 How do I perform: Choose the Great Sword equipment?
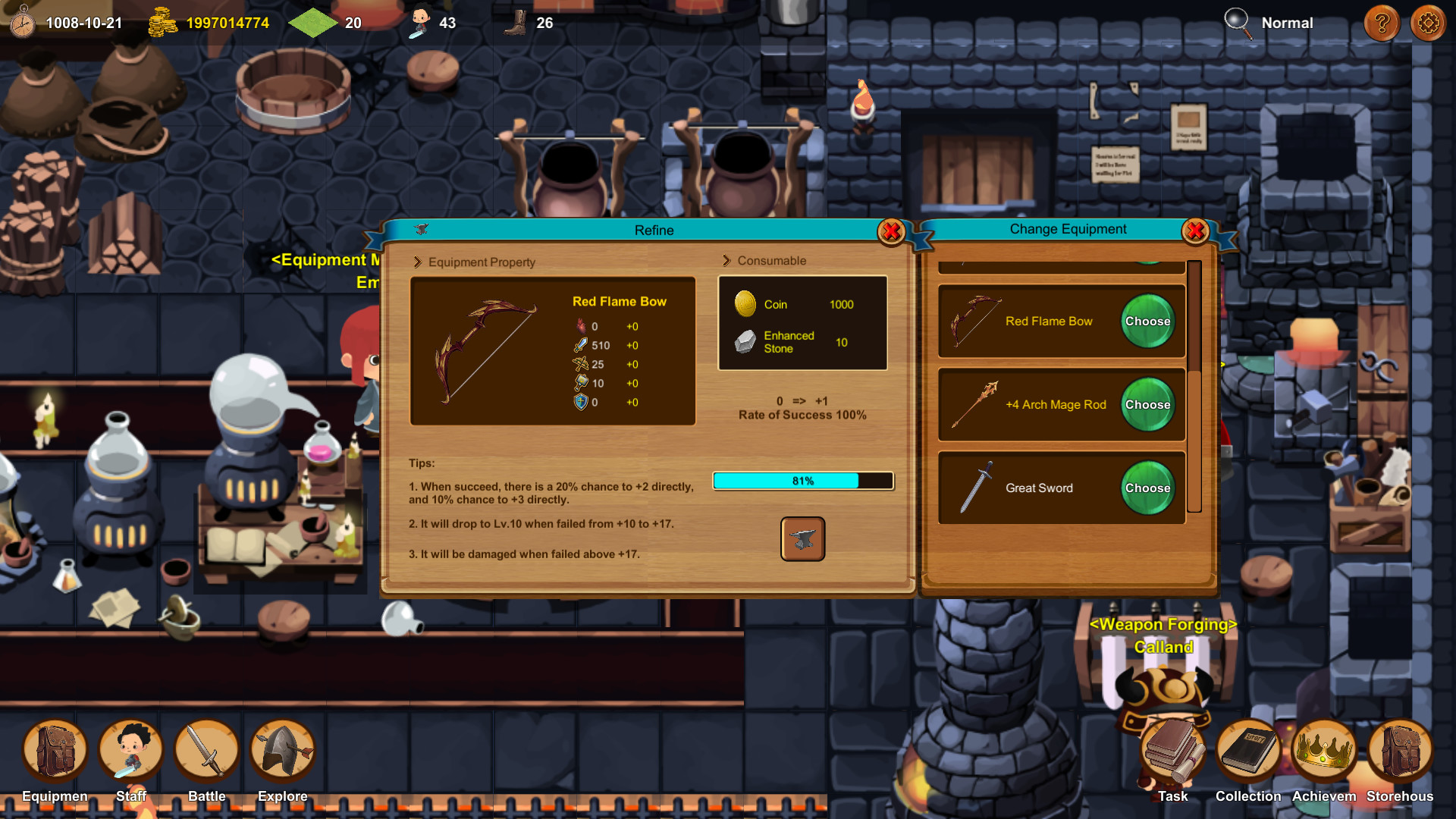tap(1147, 488)
